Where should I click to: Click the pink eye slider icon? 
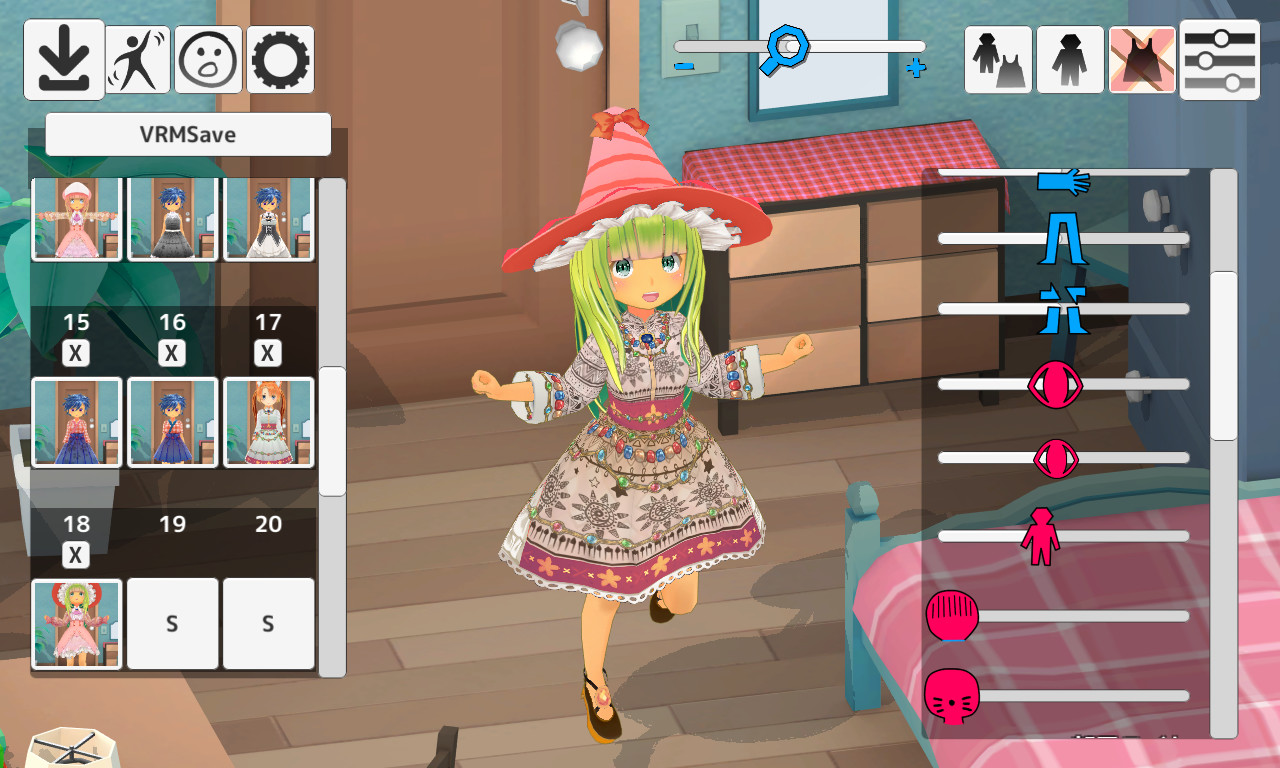click(1055, 385)
